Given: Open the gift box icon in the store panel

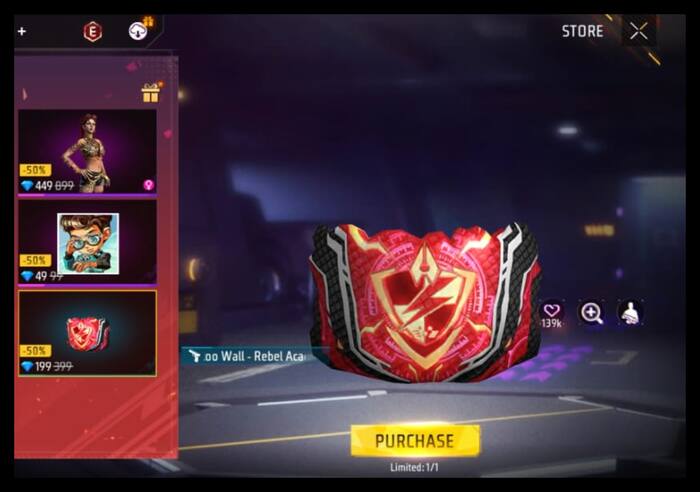Looking at the screenshot, I should coord(151,93).
